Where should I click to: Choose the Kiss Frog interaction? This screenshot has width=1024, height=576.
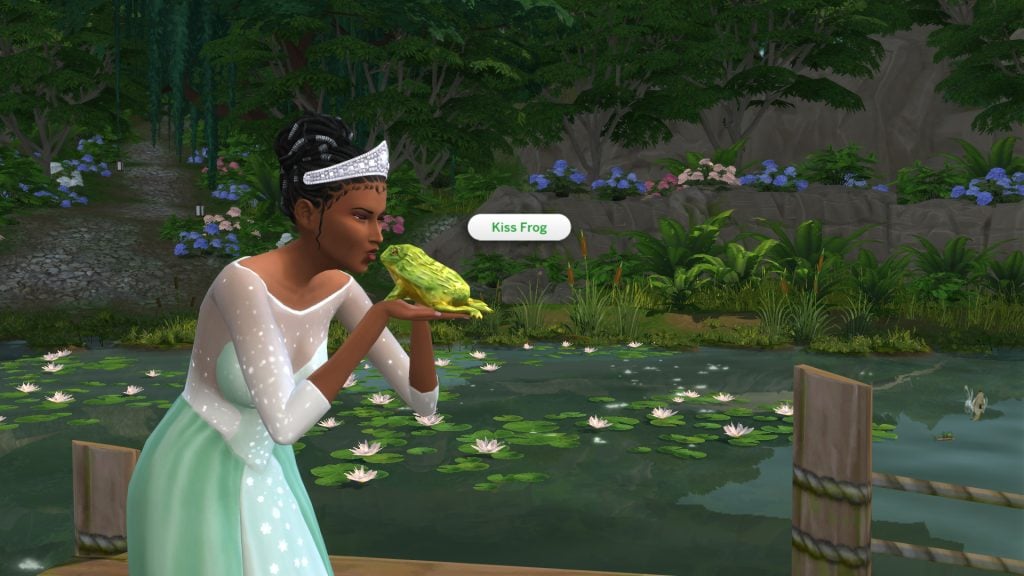click(x=518, y=228)
